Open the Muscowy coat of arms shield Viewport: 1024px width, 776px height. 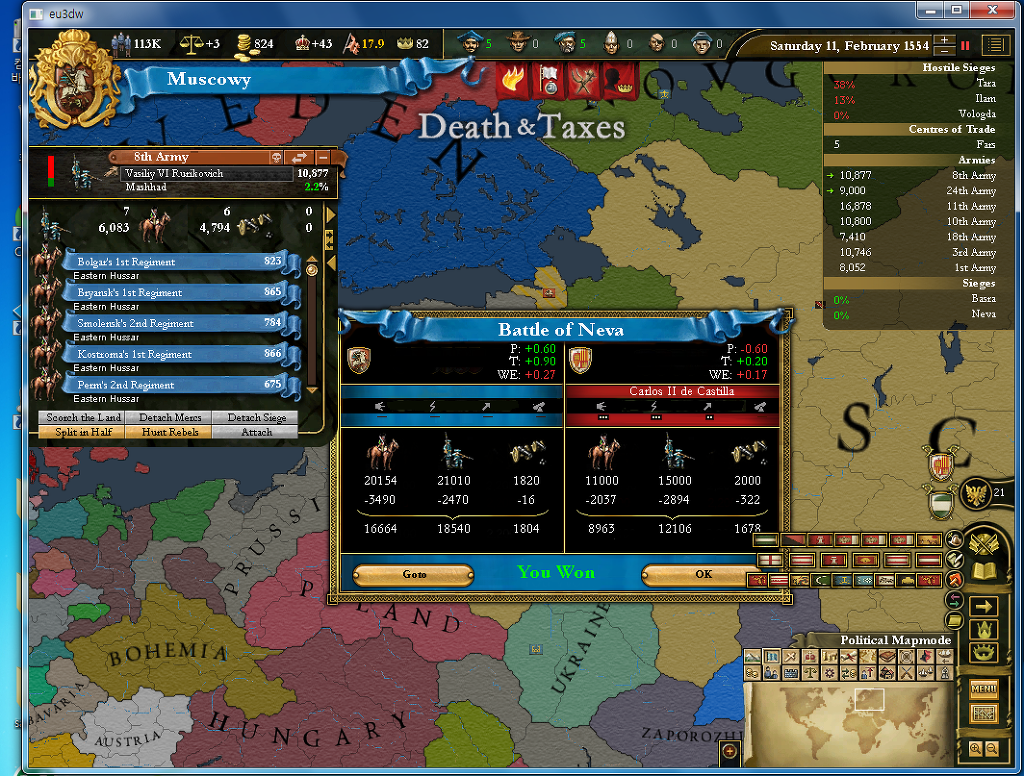pos(75,80)
